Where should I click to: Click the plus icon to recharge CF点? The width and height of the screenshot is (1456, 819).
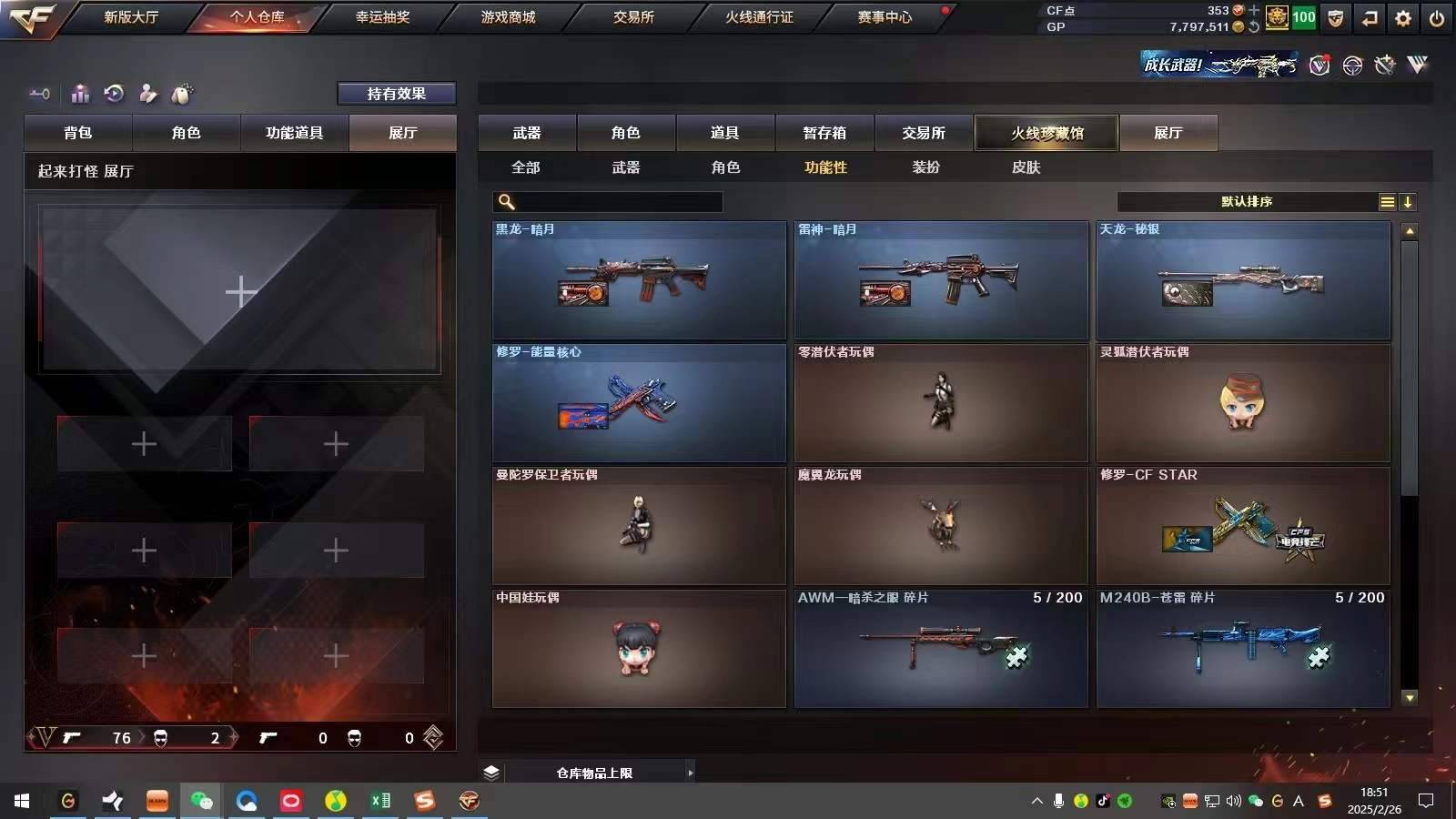1253,10
